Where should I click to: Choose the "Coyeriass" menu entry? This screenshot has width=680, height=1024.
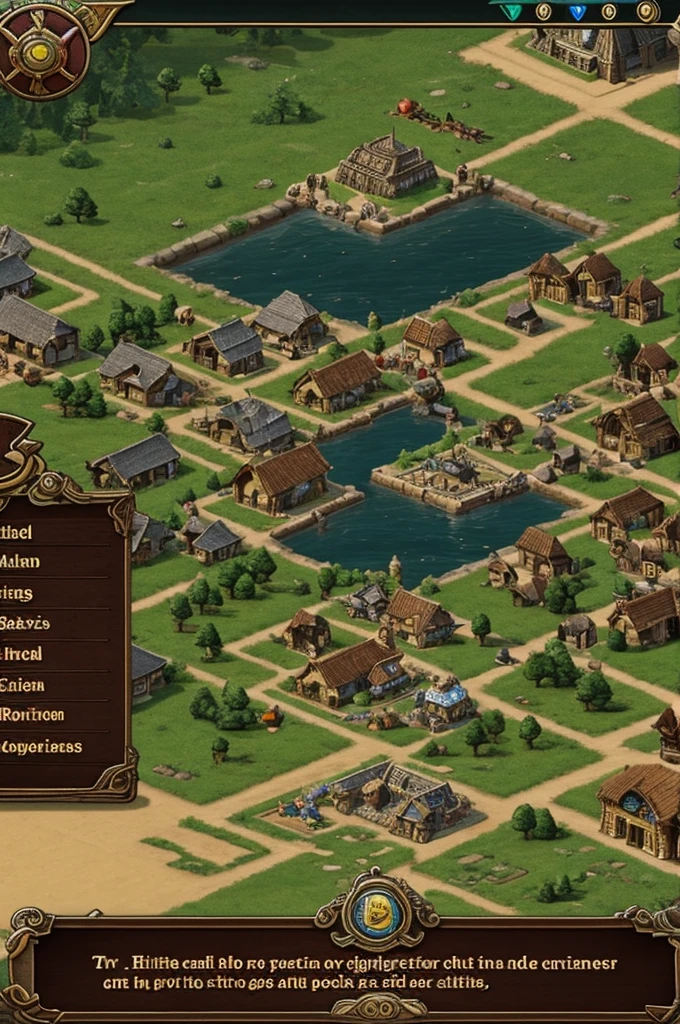(x=40, y=746)
